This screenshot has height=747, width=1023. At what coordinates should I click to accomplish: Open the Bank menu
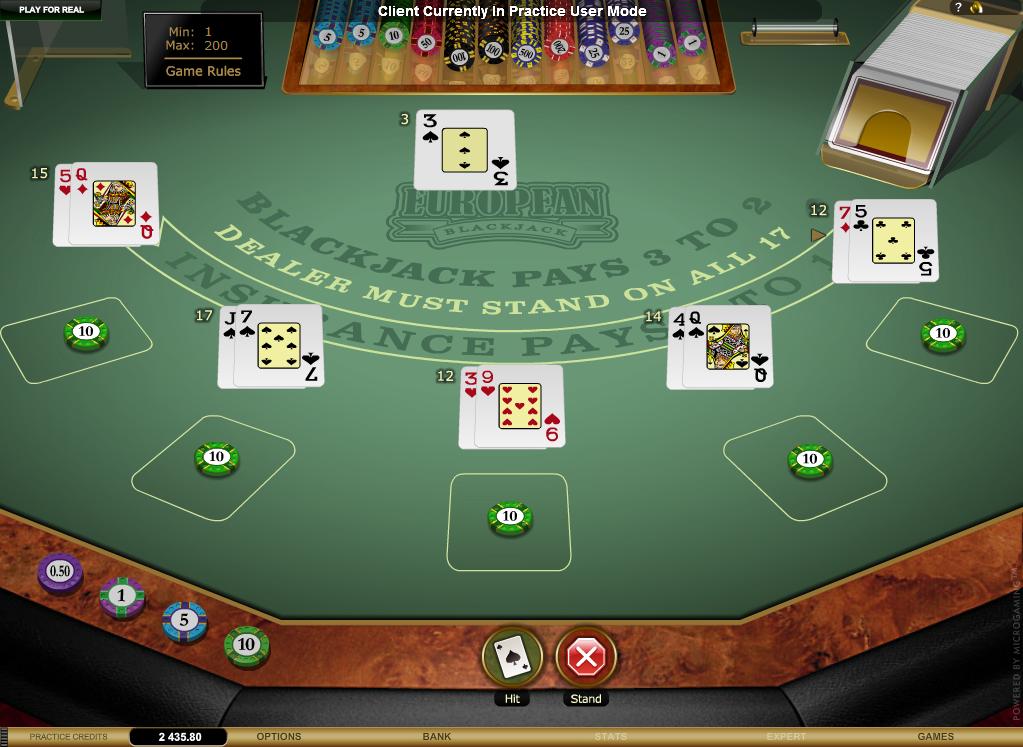tap(437, 737)
